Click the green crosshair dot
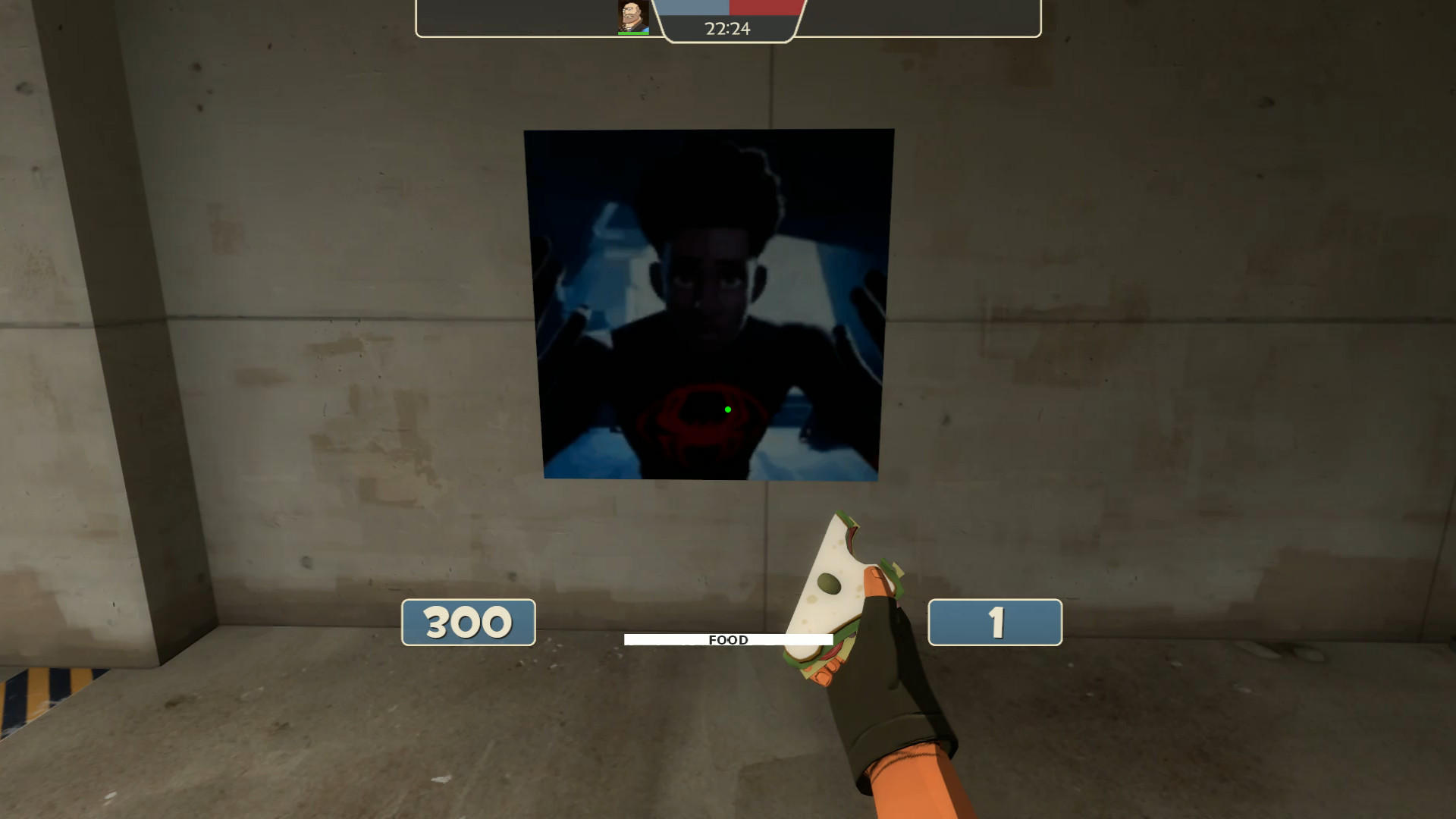The image size is (1456, 819). [x=727, y=408]
